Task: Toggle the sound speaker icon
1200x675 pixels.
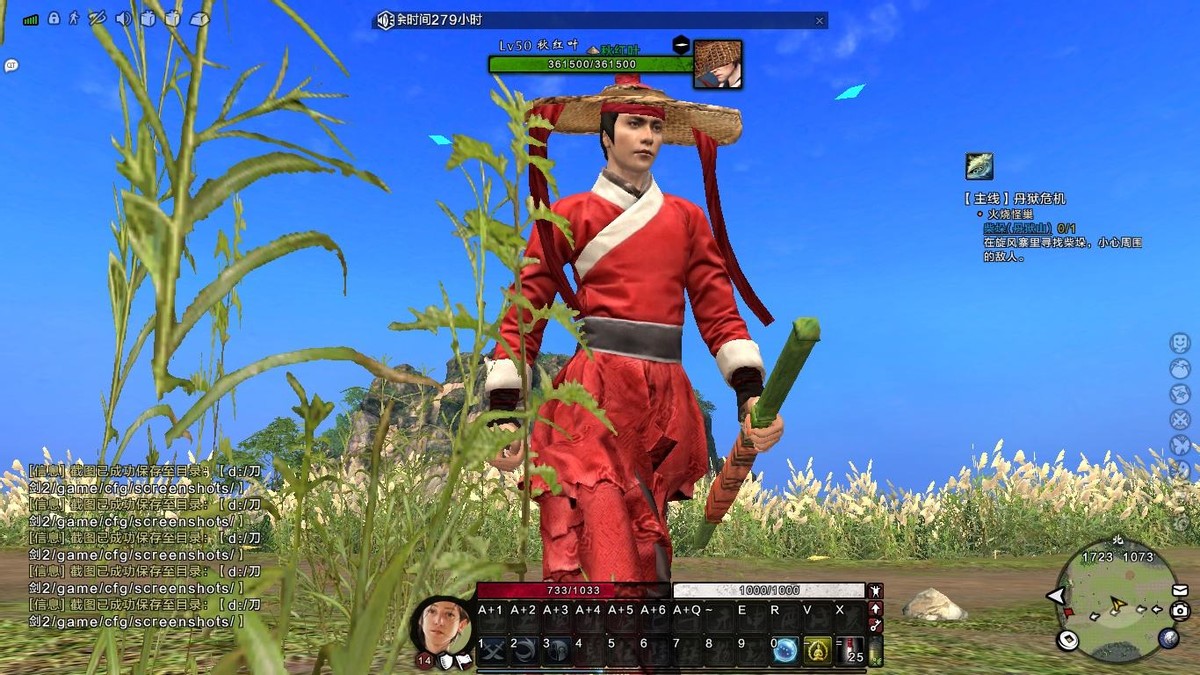Action: click(x=124, y=18)
